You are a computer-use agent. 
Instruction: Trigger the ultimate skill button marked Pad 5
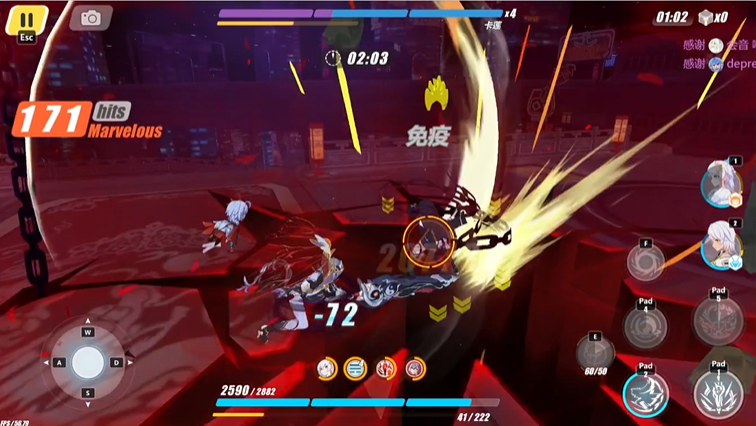[718, 322]
